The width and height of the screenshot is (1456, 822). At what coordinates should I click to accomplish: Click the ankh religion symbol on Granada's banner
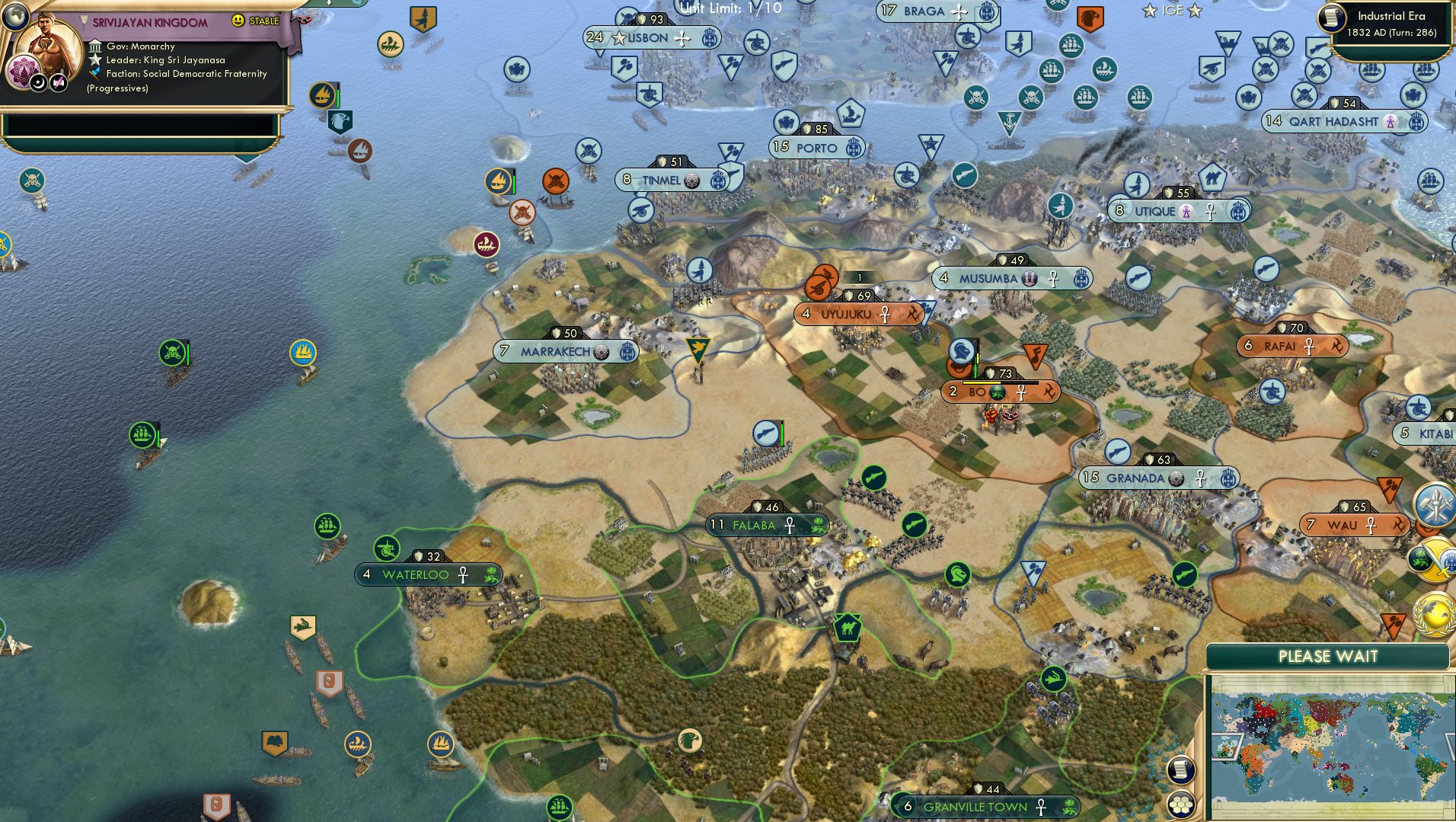pos(1200,478)
